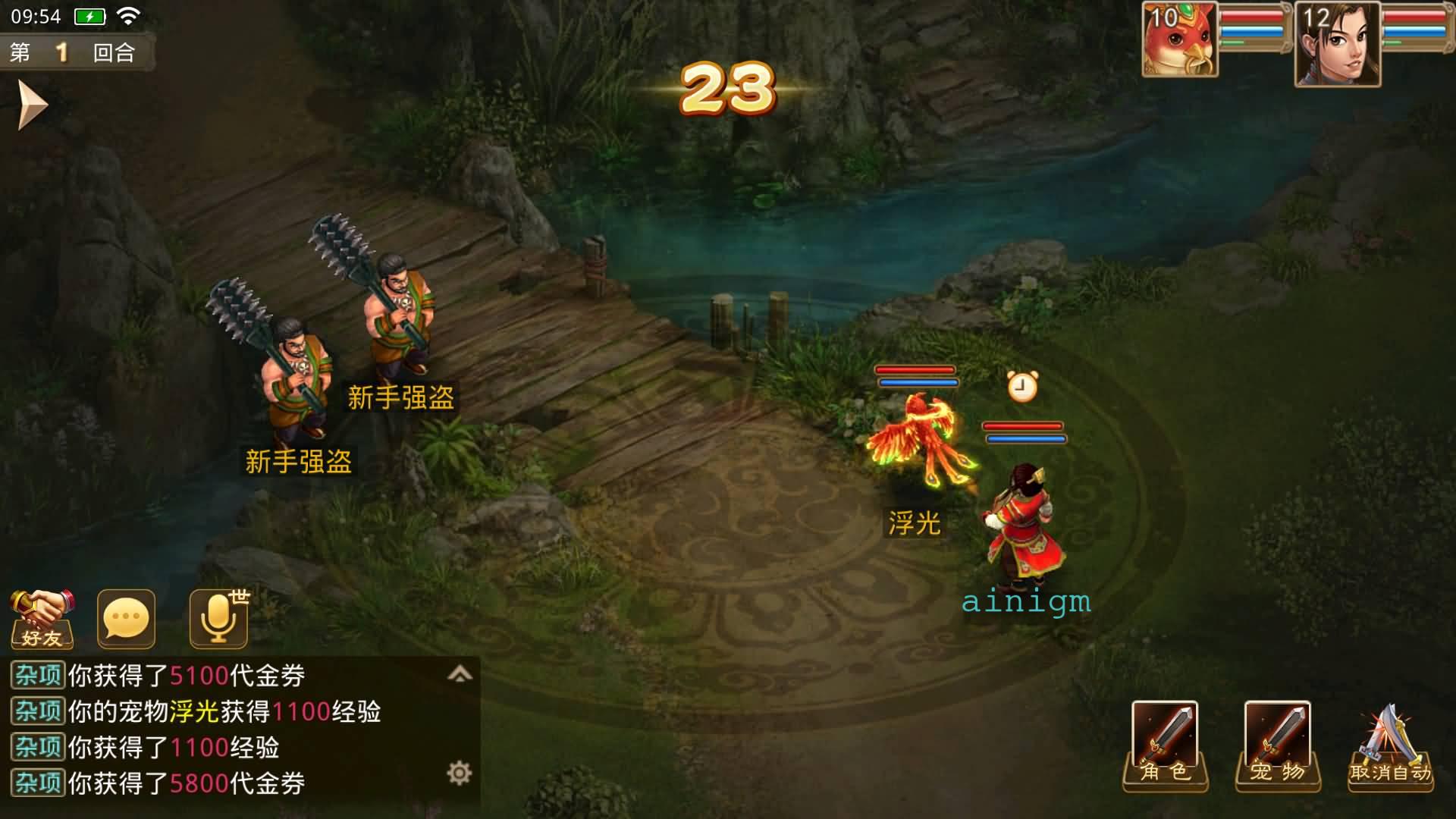The width and height of the screenshot is (1456, 819).
Task: Open chat settings gear icon
Action: click(459, 773)
